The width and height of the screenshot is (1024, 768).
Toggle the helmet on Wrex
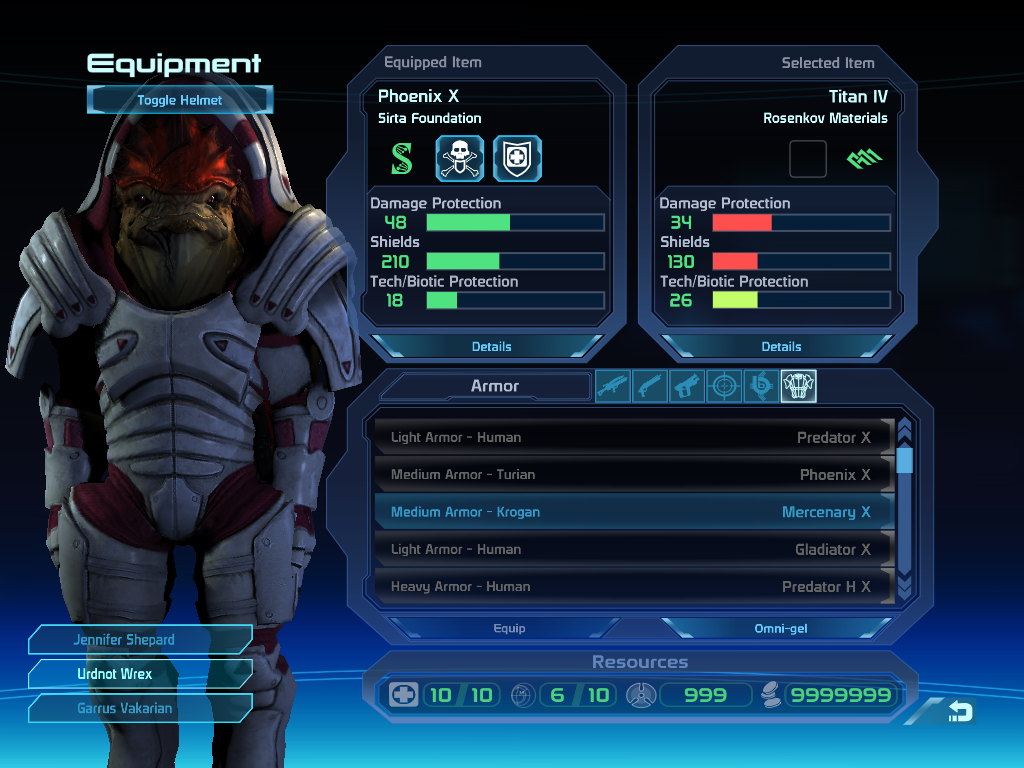pyautogui.click(x=180, y=100)
